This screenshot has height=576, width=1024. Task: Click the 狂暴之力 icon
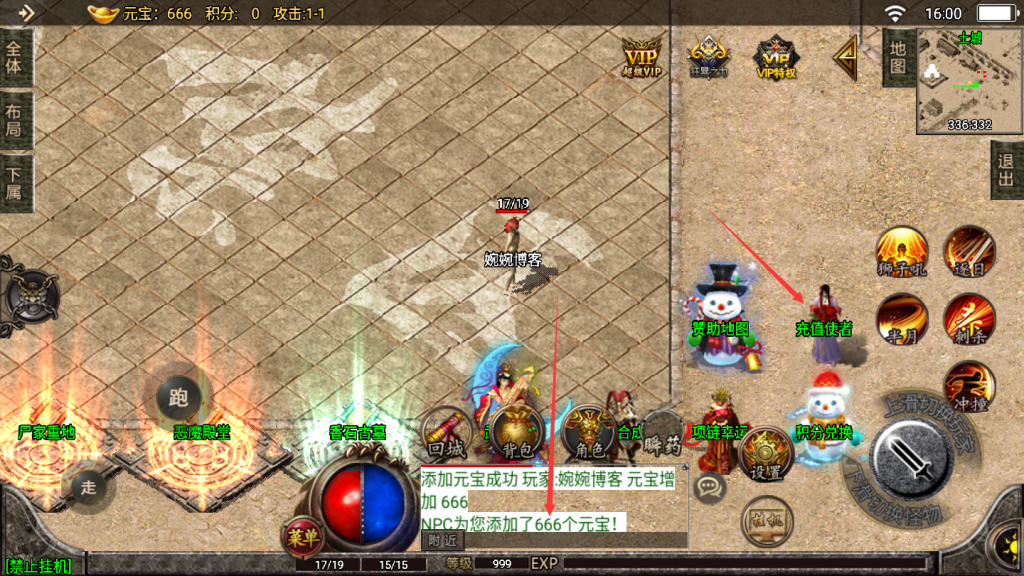pos(707,57)
